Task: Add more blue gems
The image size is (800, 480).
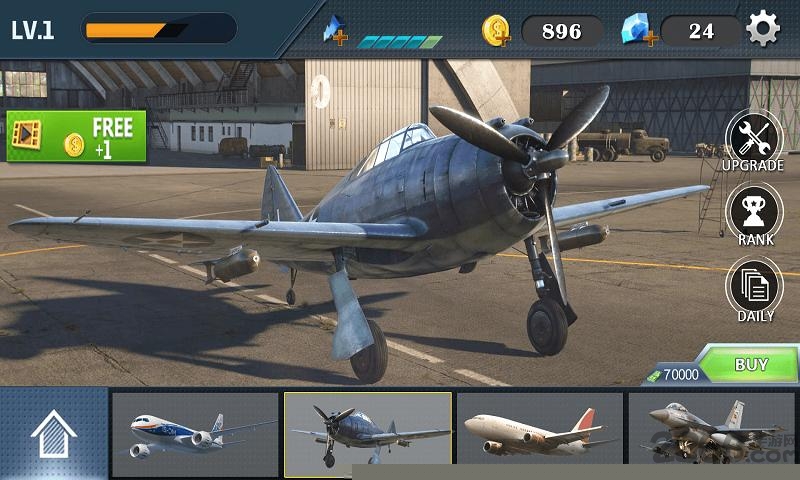Action: coord(637,31)
